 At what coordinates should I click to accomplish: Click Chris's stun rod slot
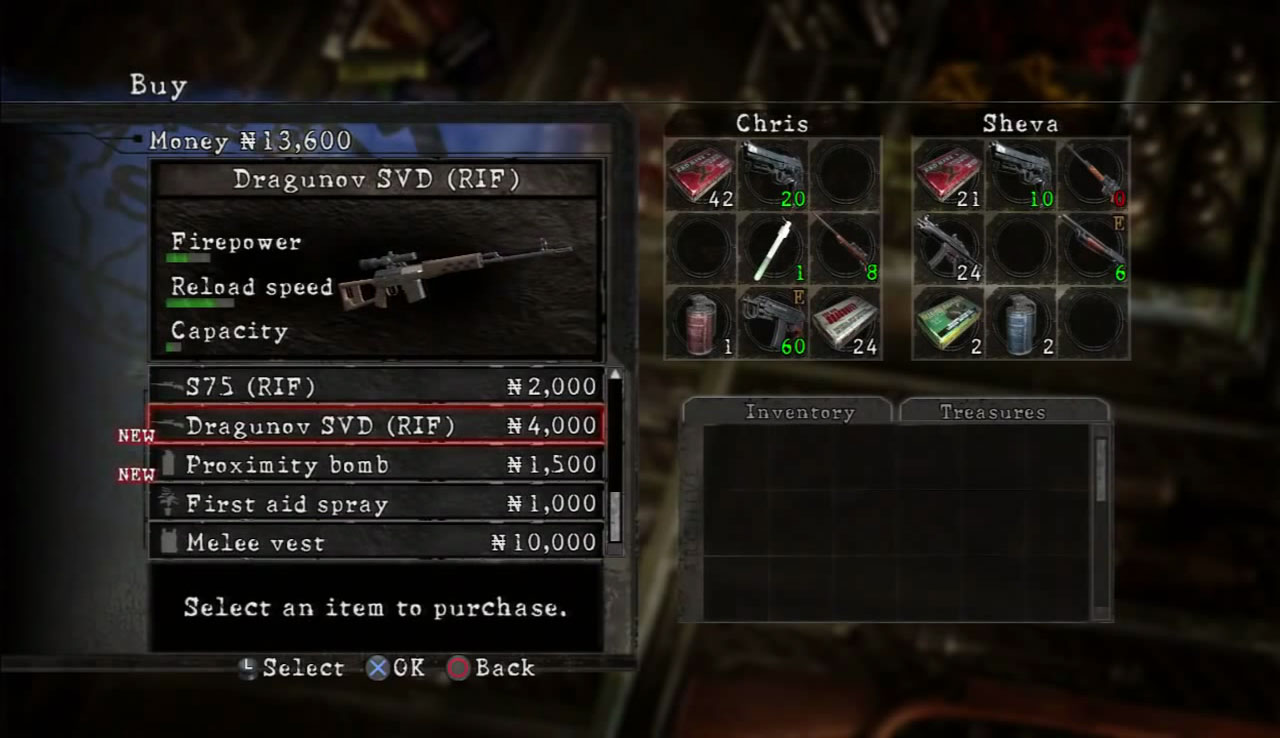point(773,248)
